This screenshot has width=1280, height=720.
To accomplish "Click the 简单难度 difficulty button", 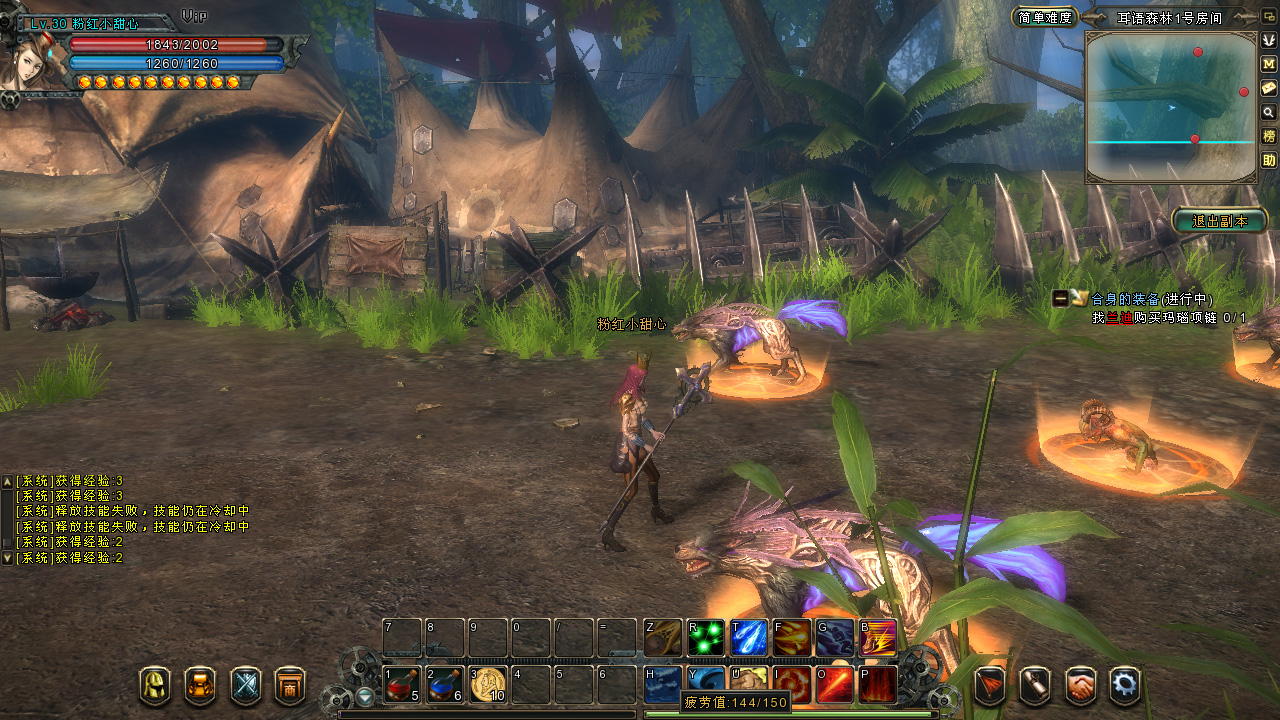I will pos(1044,17).
